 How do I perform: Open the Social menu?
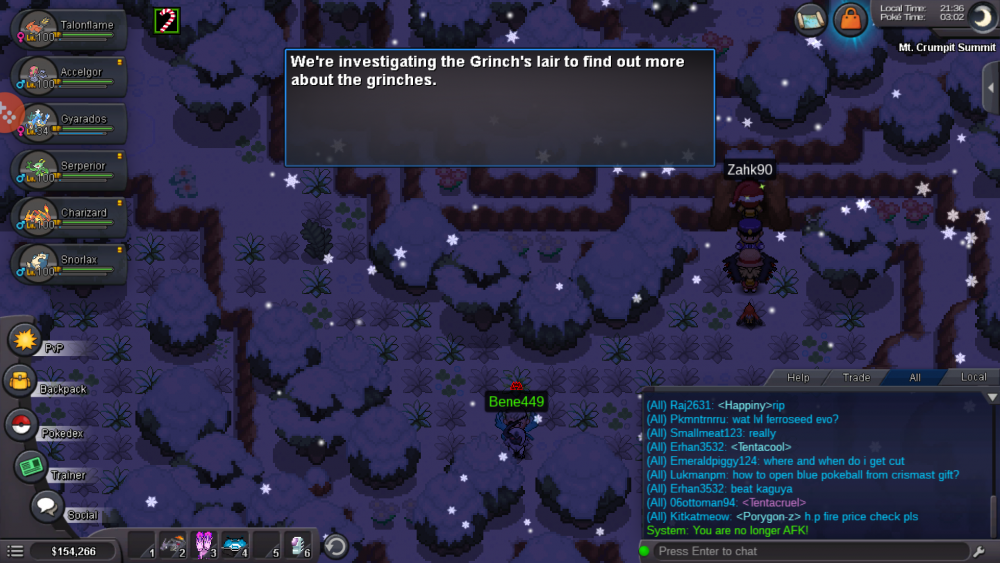(x=46, y=506)
